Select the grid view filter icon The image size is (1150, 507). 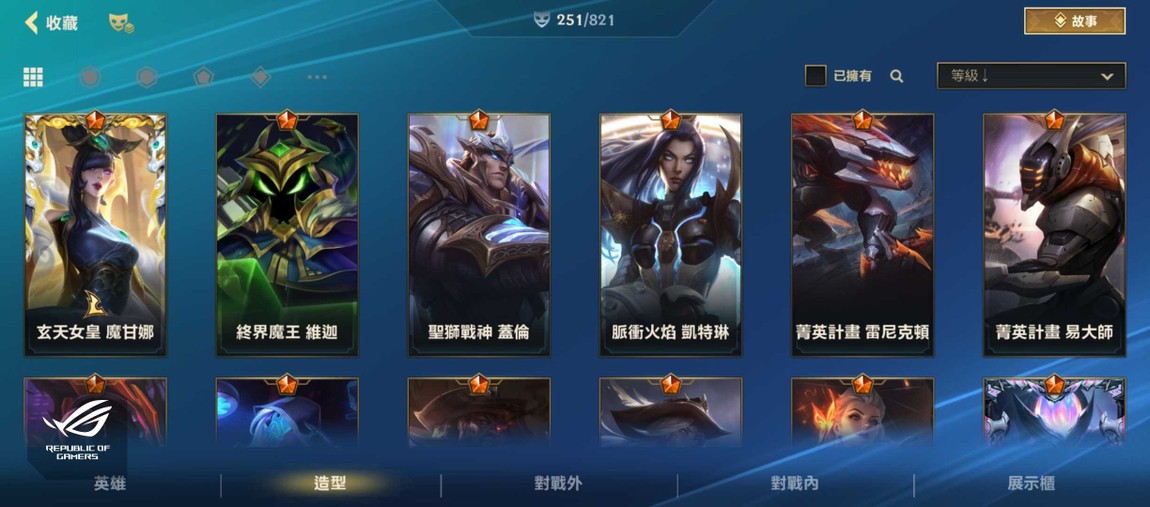pyautogui.click(x=33, y=77)
